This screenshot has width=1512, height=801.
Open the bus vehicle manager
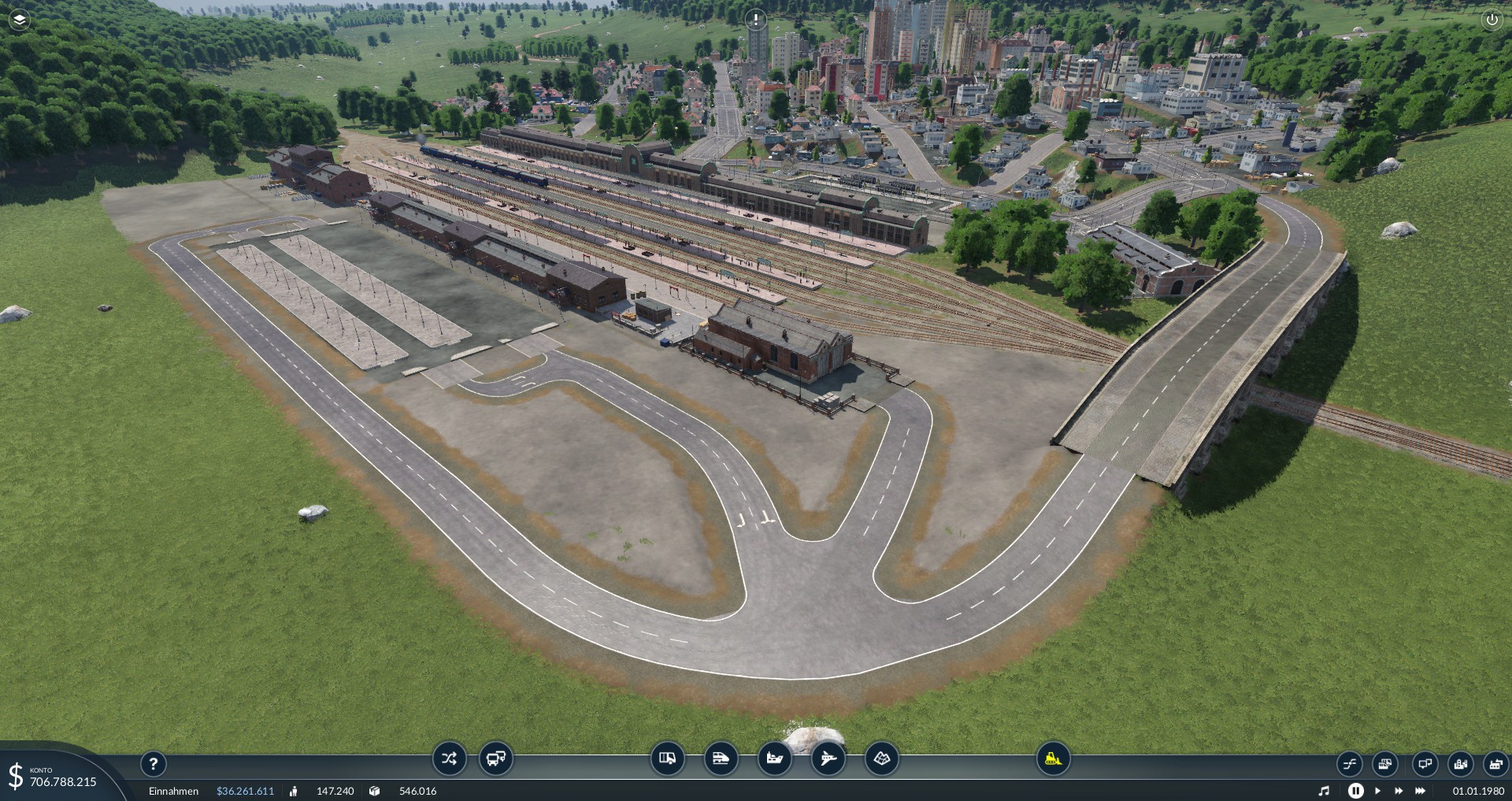click(496, 758)
